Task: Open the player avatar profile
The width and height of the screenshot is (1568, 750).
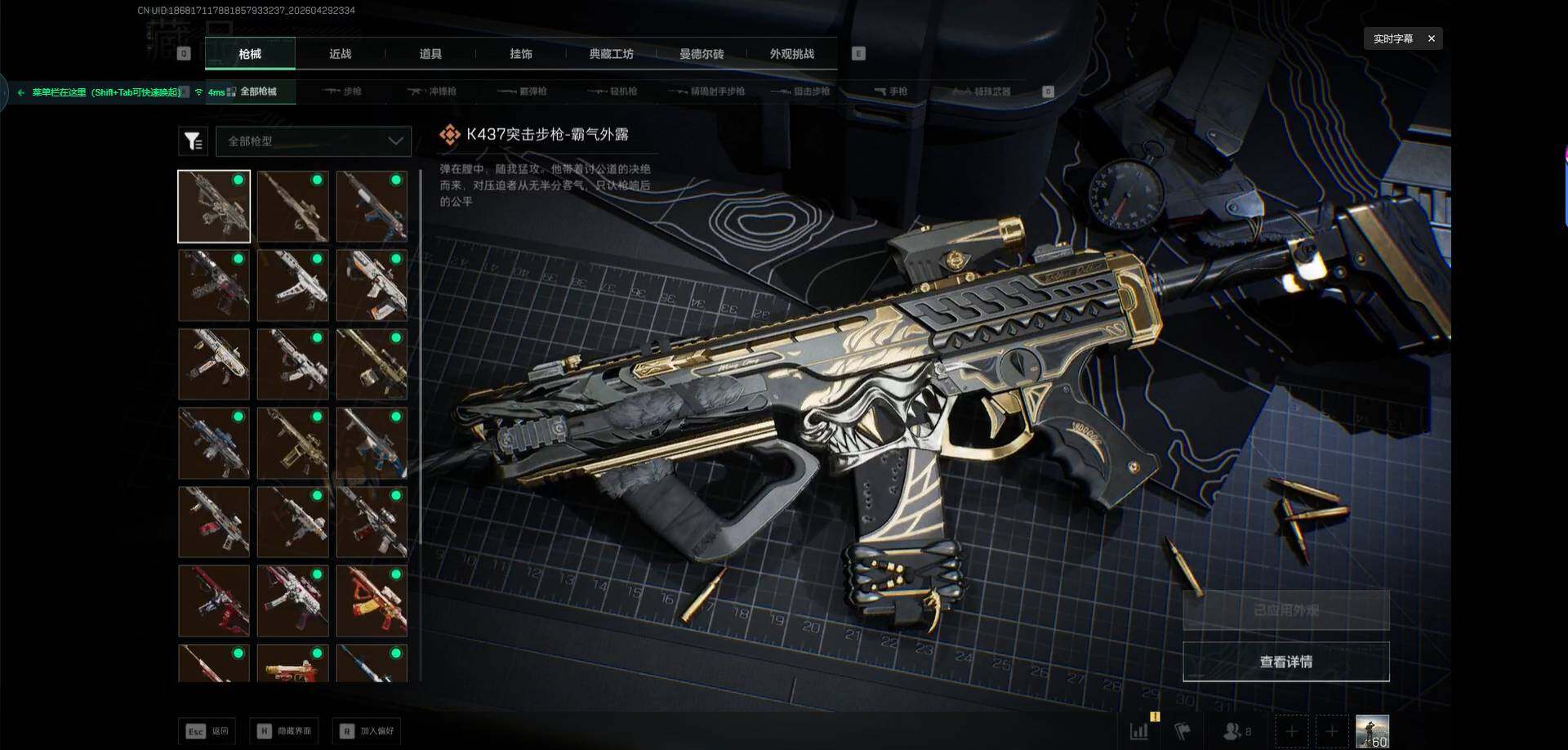Action: coord(1372,731)
